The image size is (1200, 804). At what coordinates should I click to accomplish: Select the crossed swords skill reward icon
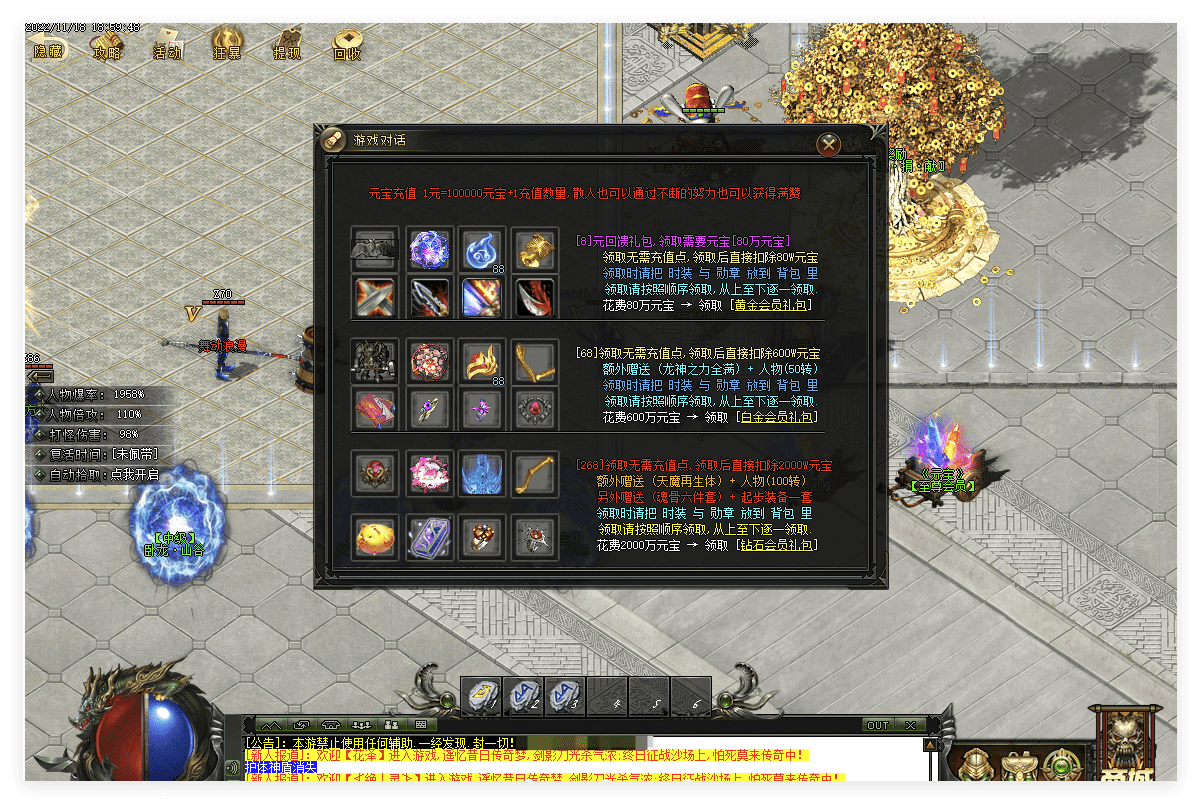(375, 296)
